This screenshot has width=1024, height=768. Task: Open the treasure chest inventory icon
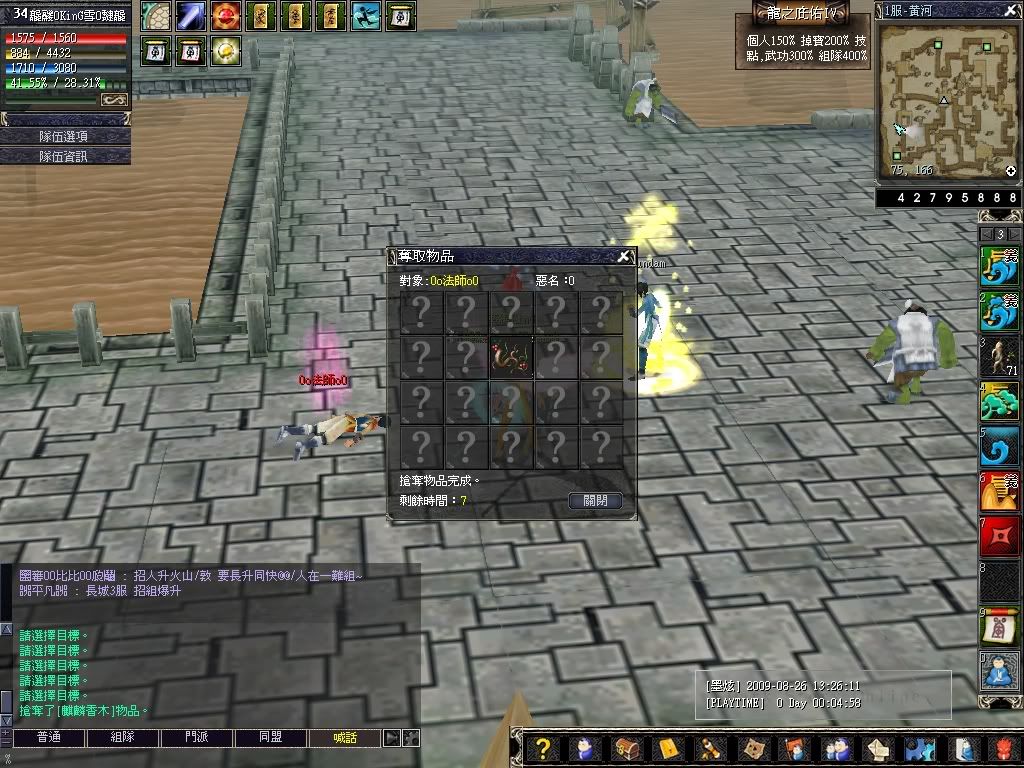click(x=627, y=748)
